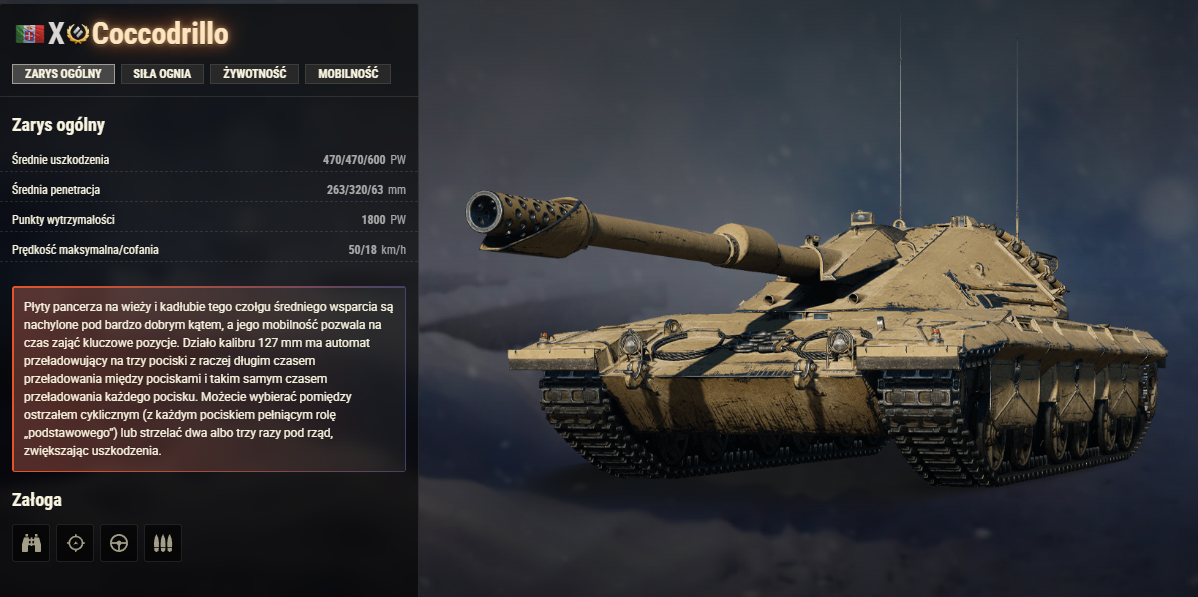Click the shells loader crew icon
This screenshot has height=597, width=1198.
(163, 543)
